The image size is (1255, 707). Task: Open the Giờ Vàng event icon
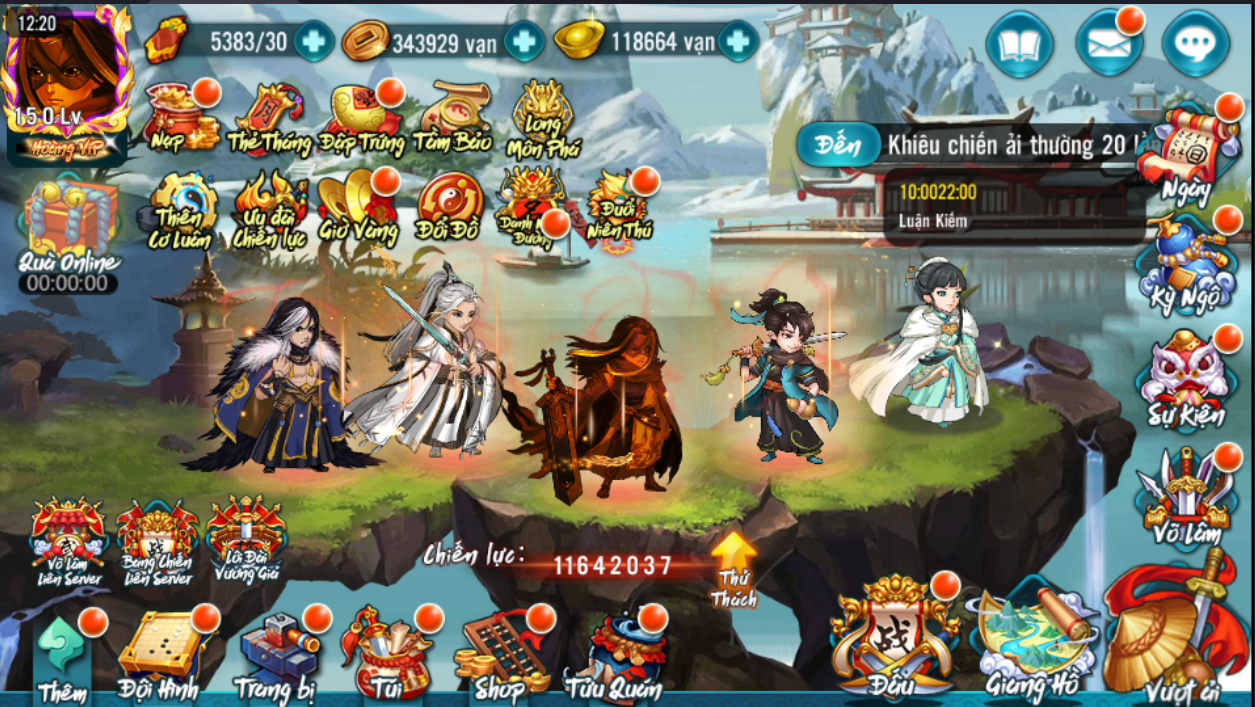358,206
